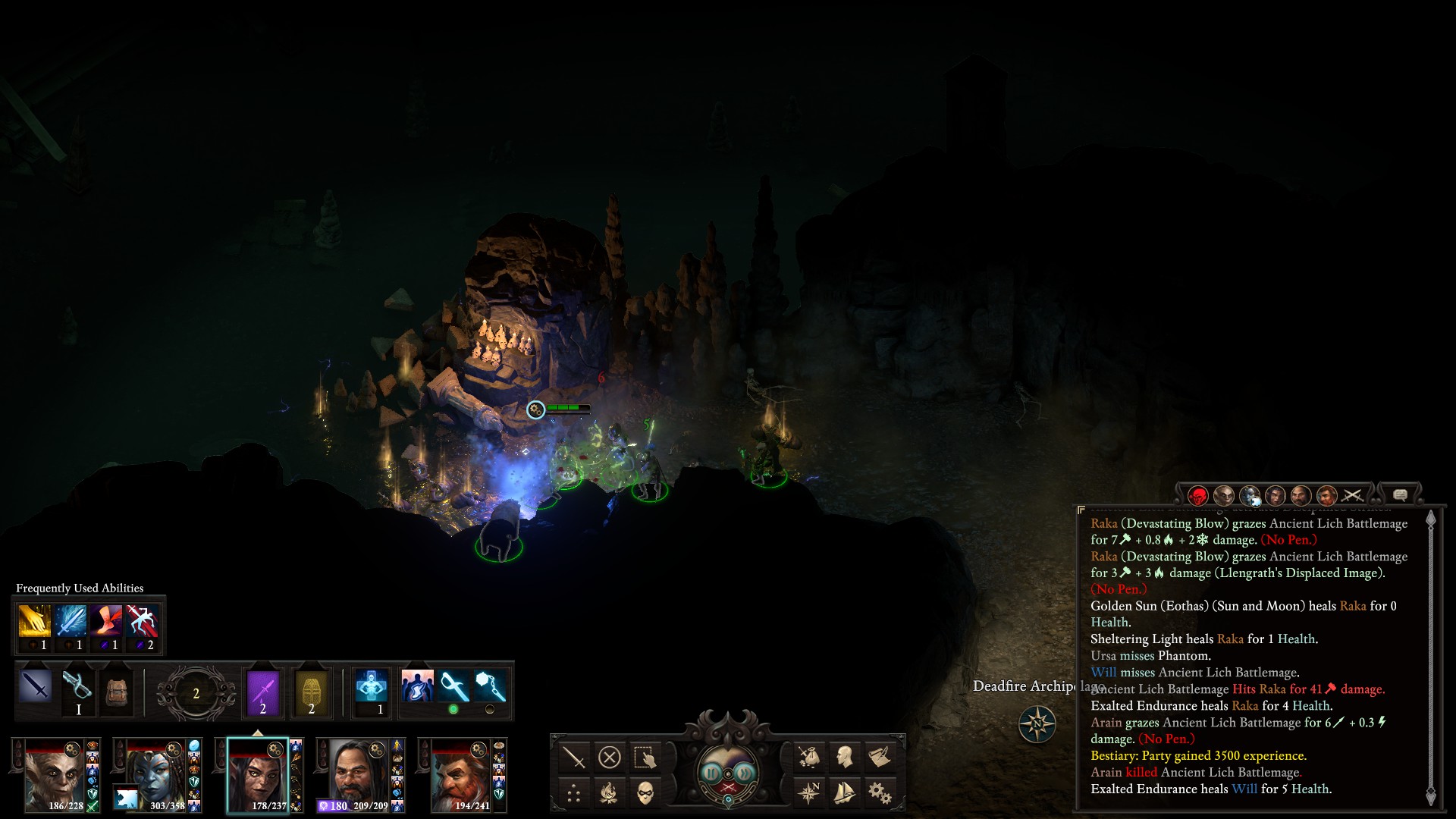Toggle fast-forward game speed
Image resolution: width=1456 pixels, height=819 pixels.
click(x=745, y=773)
